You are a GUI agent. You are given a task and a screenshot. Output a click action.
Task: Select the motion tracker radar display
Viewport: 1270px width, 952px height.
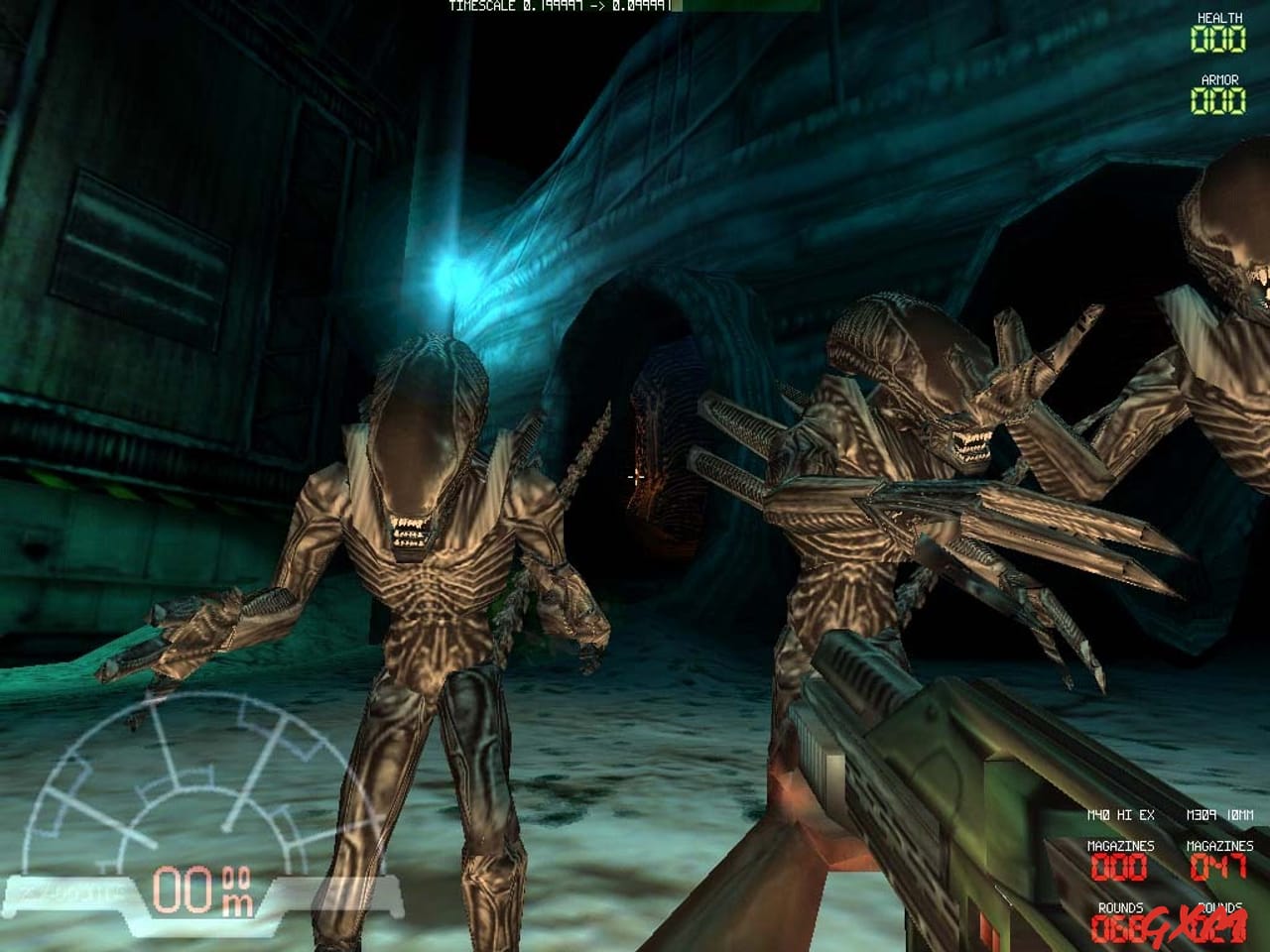coord(179,783)
